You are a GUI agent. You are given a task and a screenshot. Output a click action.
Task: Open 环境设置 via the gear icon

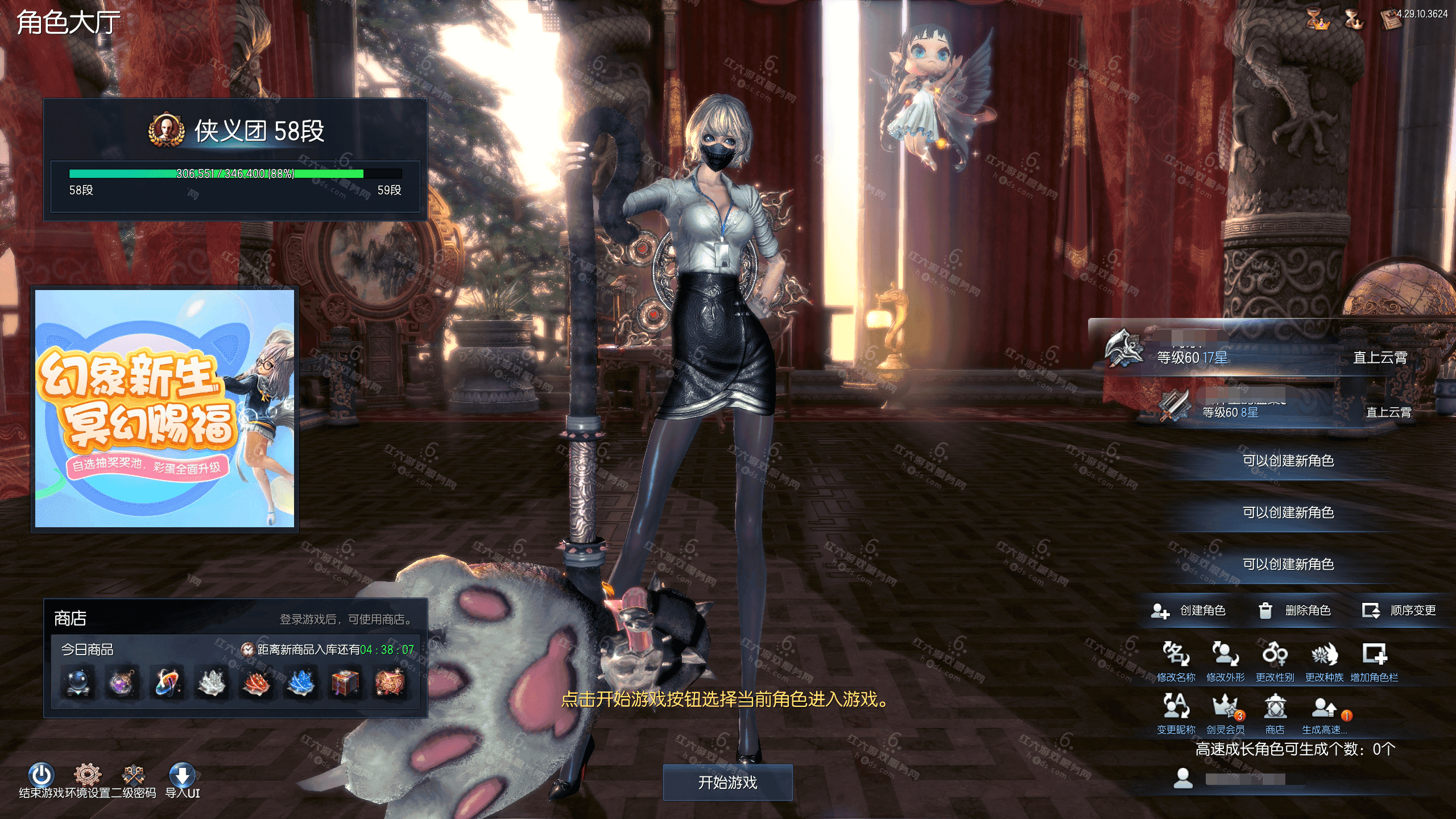87,773
